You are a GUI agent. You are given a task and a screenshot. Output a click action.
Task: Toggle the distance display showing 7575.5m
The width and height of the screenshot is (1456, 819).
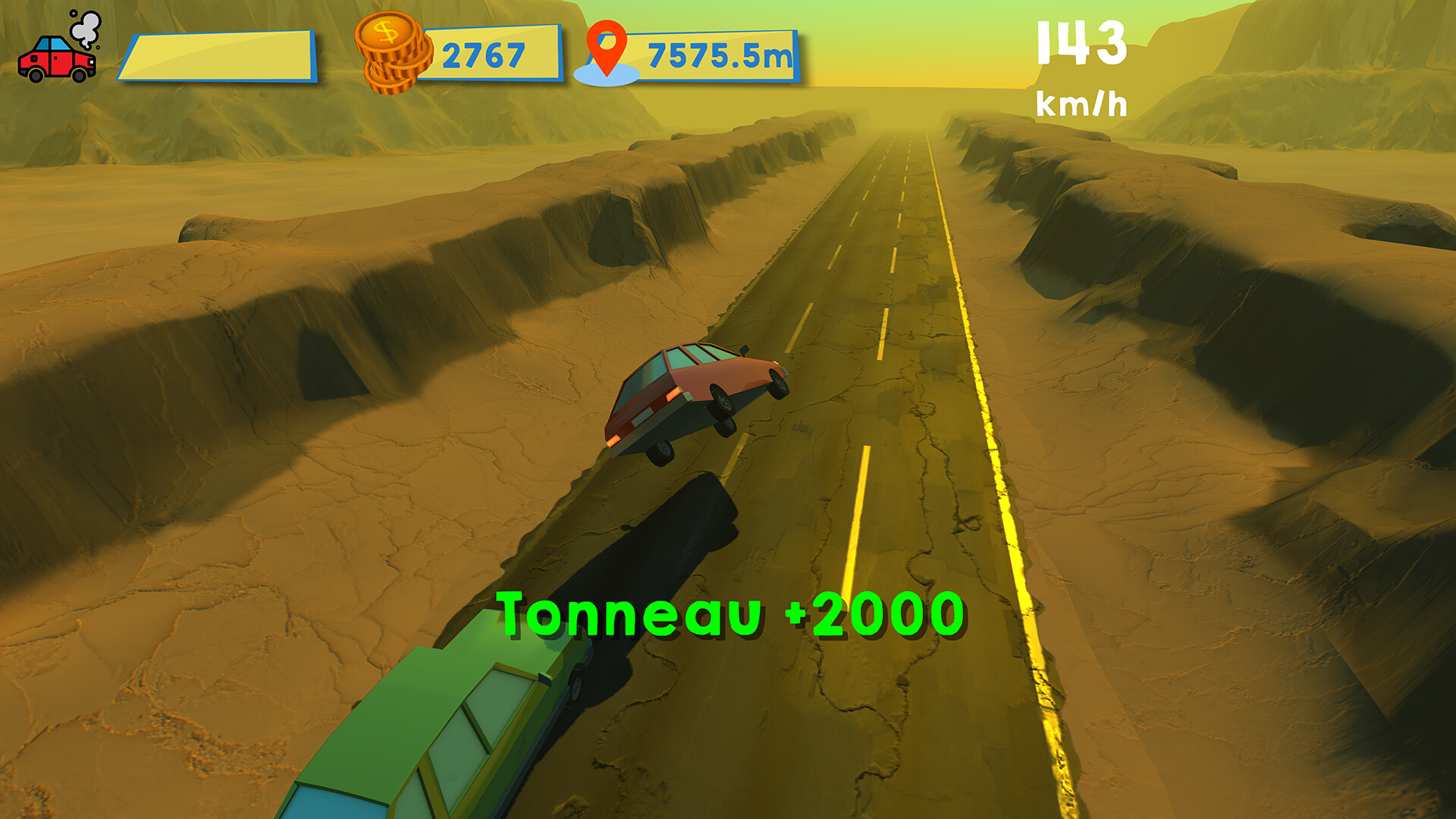[x=719, y=53]
